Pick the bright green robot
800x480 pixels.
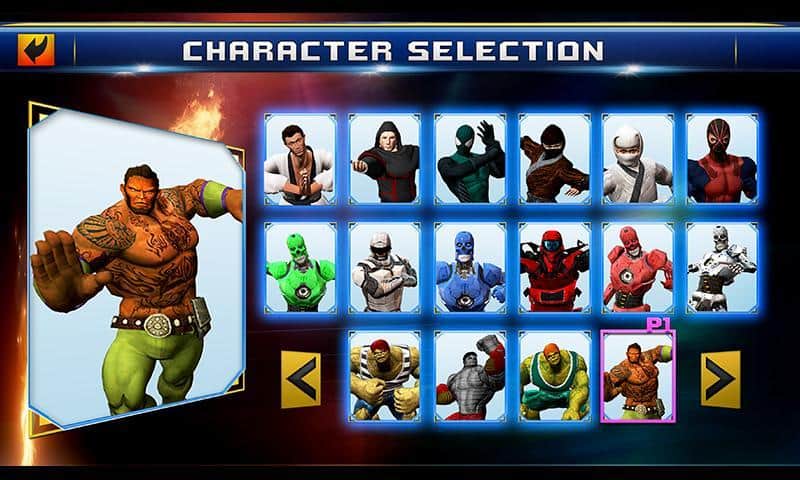tap(300, 267)
